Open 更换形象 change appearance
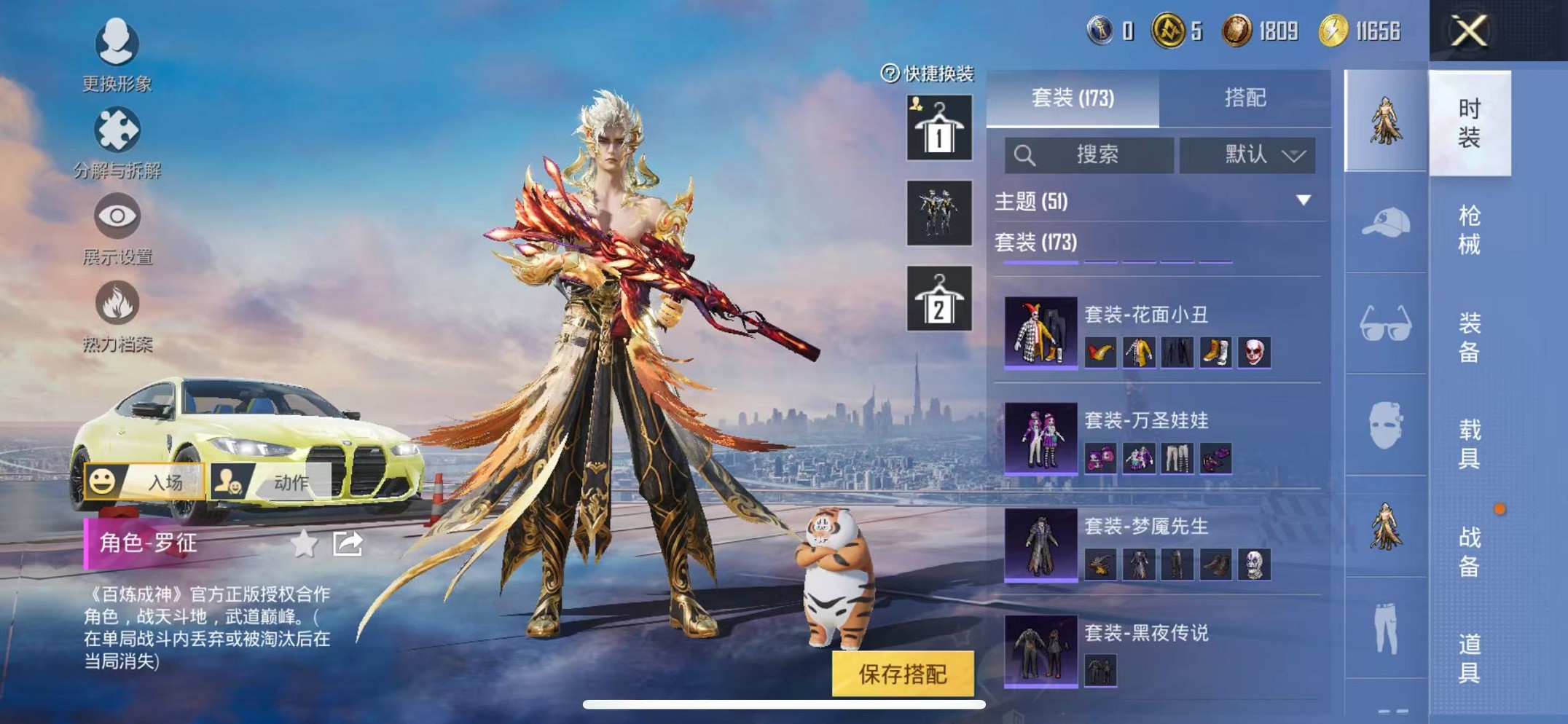Screen dimensions: 1568x724 117,55
